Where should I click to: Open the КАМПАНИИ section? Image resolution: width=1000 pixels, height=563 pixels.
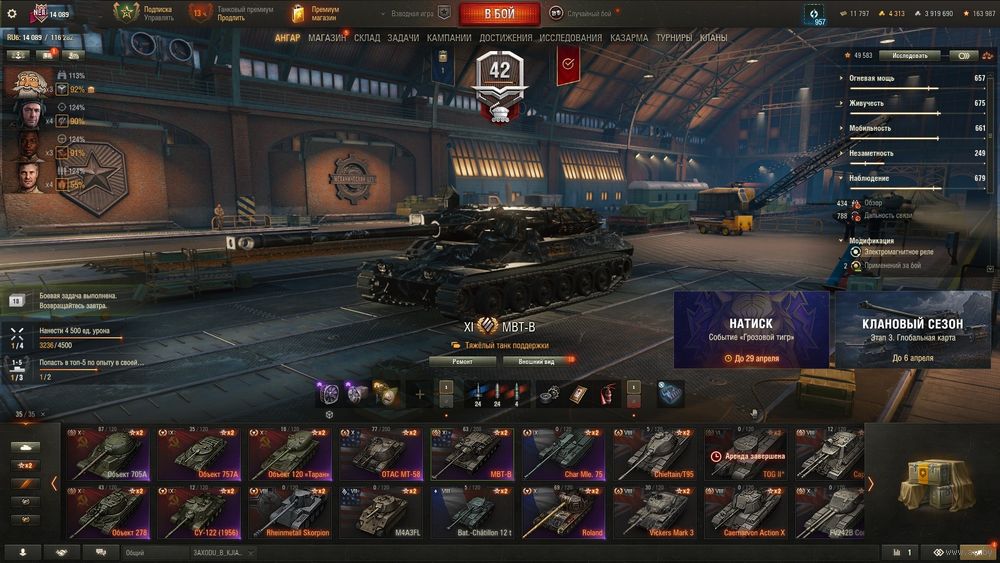coord(449,38)
